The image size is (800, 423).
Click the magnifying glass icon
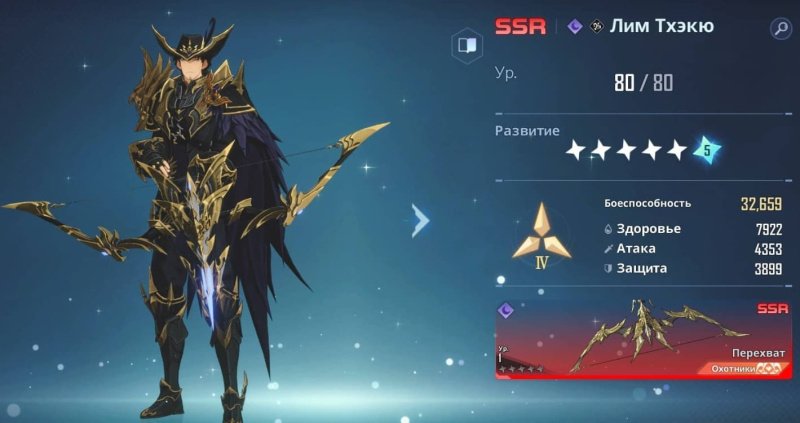[780, 28]
